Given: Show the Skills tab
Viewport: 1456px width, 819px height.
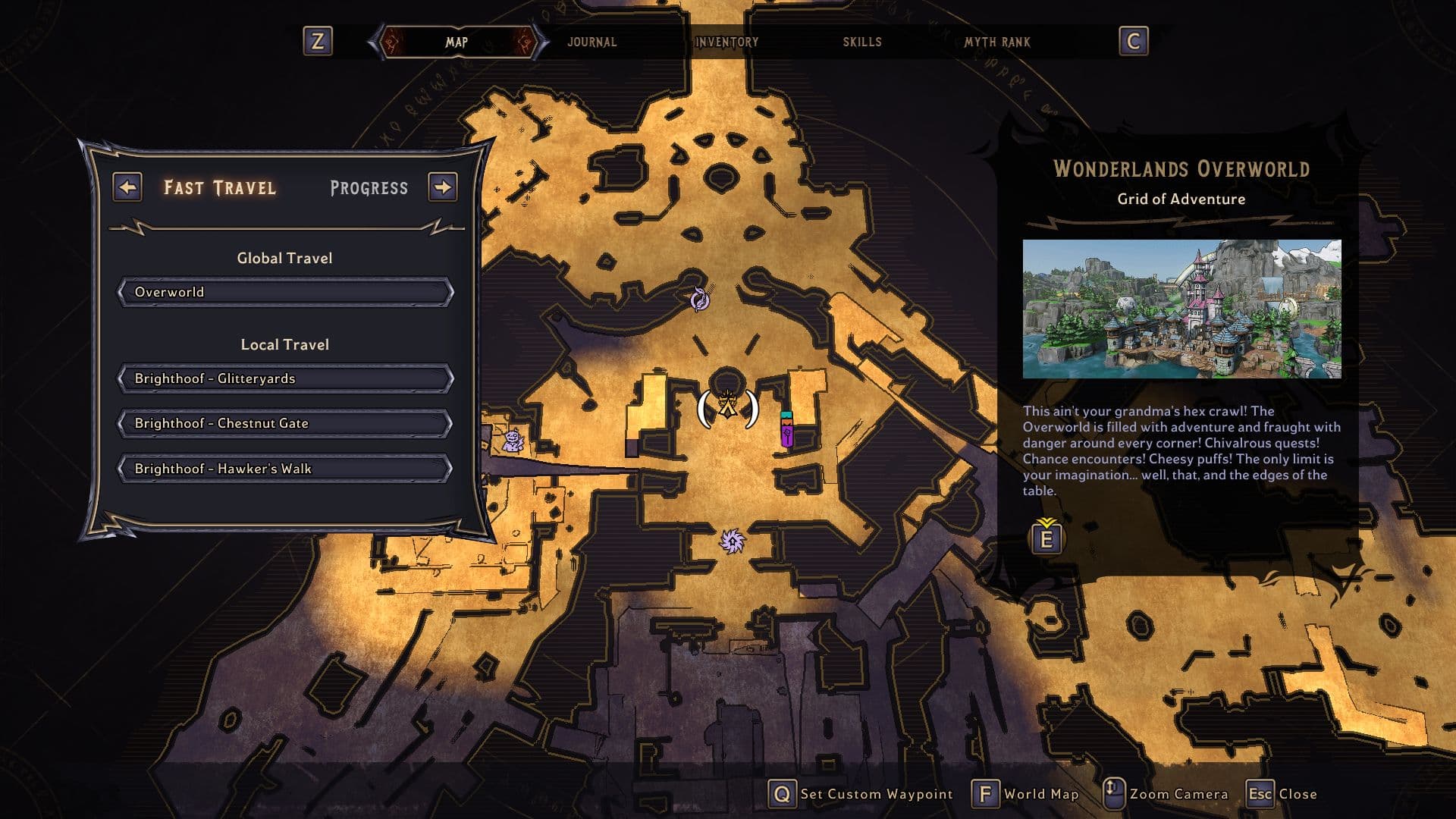Looking at the screenshot, I should [x=862, y=42].
